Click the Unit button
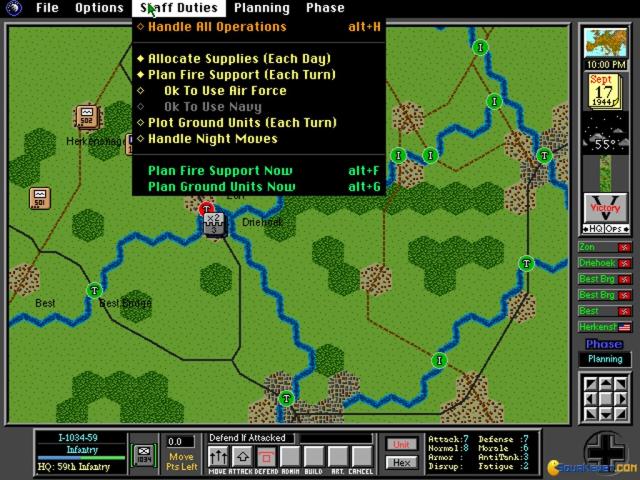640x480 pixels. click(x=401, y=444)
